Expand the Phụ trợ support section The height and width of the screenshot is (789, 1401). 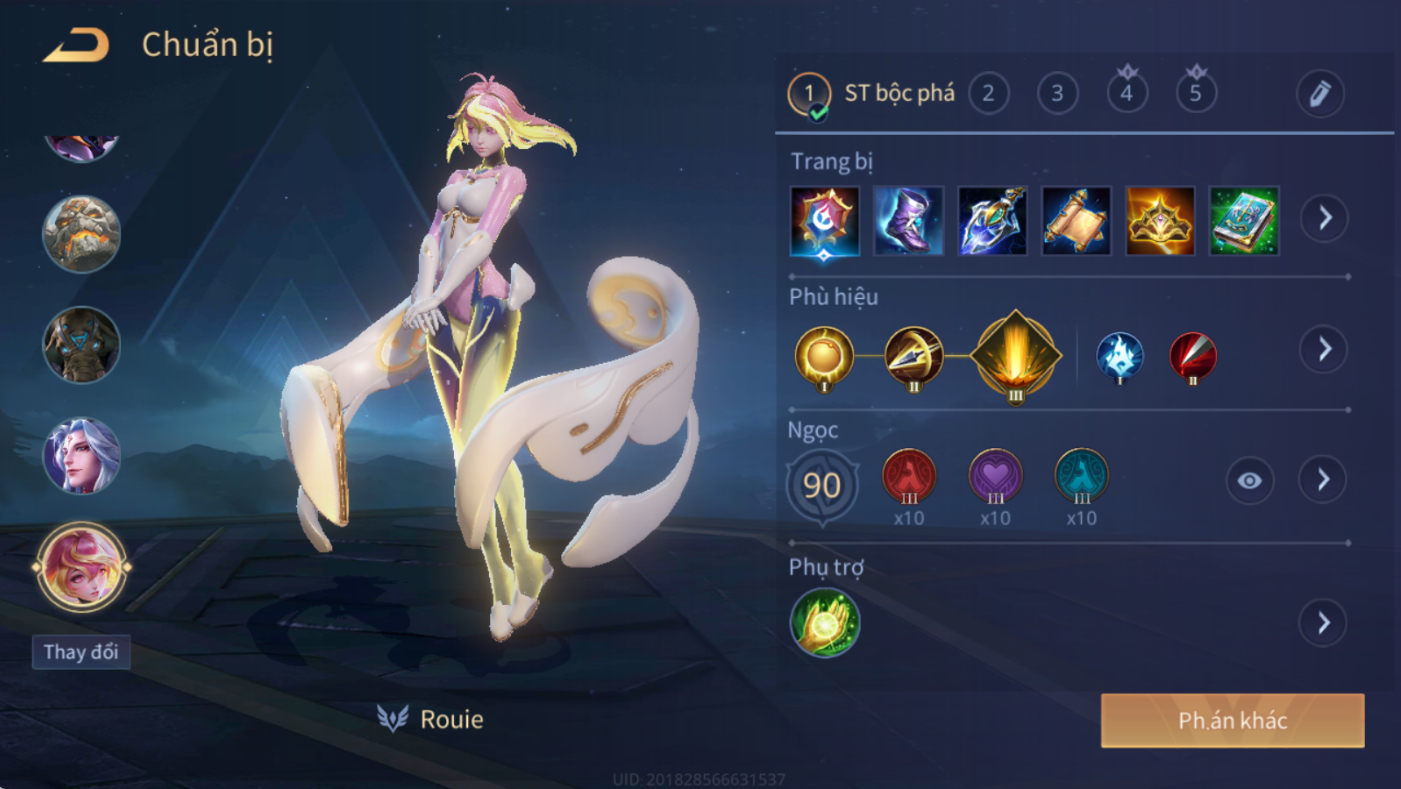click(1323, 623)
